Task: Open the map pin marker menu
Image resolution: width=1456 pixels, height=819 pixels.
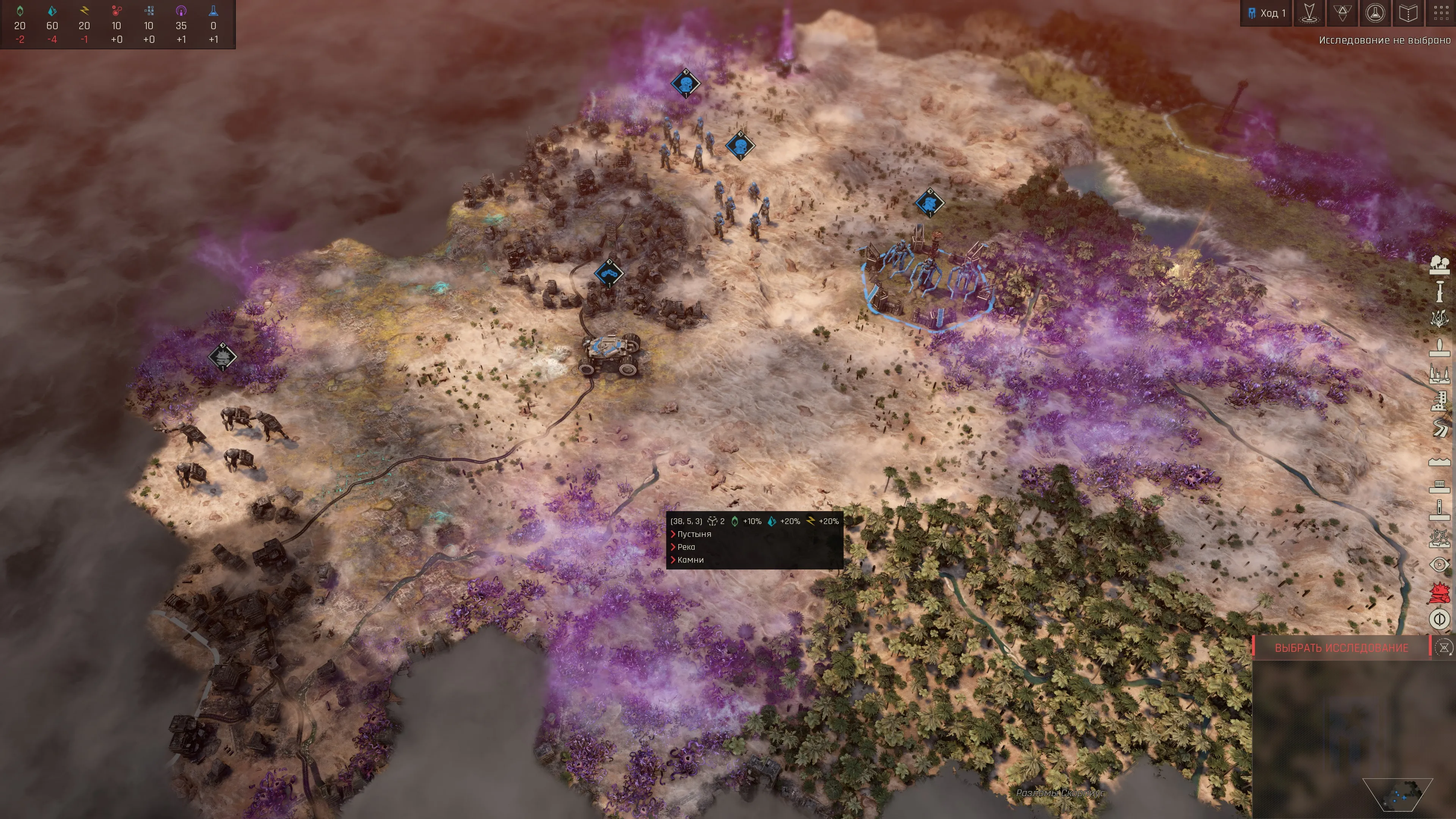Action: (1309, 13)
